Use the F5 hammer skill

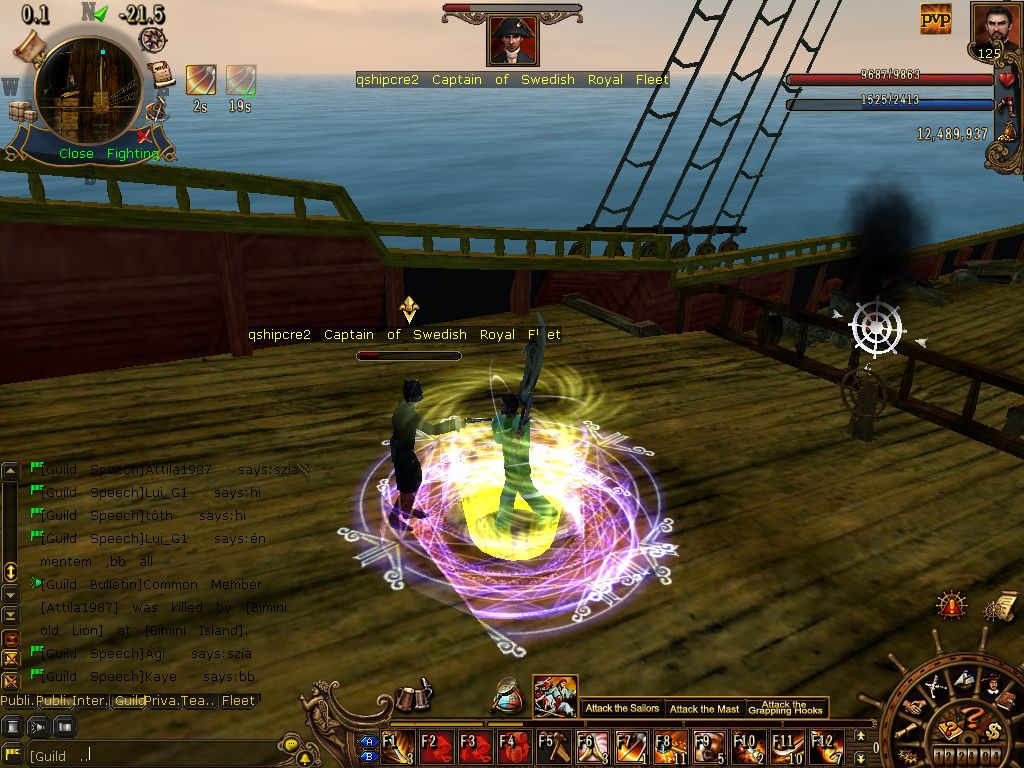click(x=553, y=746)
